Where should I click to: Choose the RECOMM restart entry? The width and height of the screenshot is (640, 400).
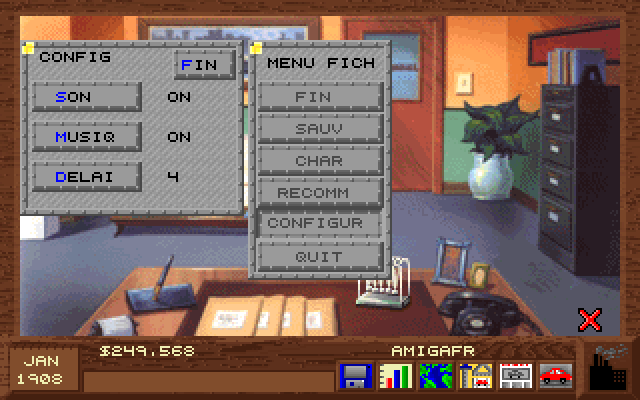(x=320, y=192)
